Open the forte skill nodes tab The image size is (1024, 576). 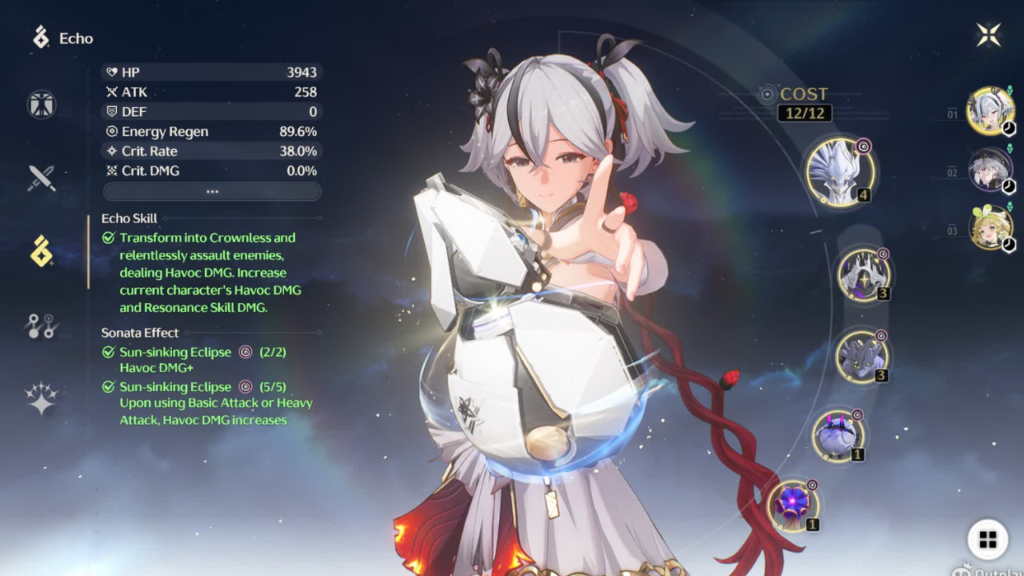tap(42, 326)
